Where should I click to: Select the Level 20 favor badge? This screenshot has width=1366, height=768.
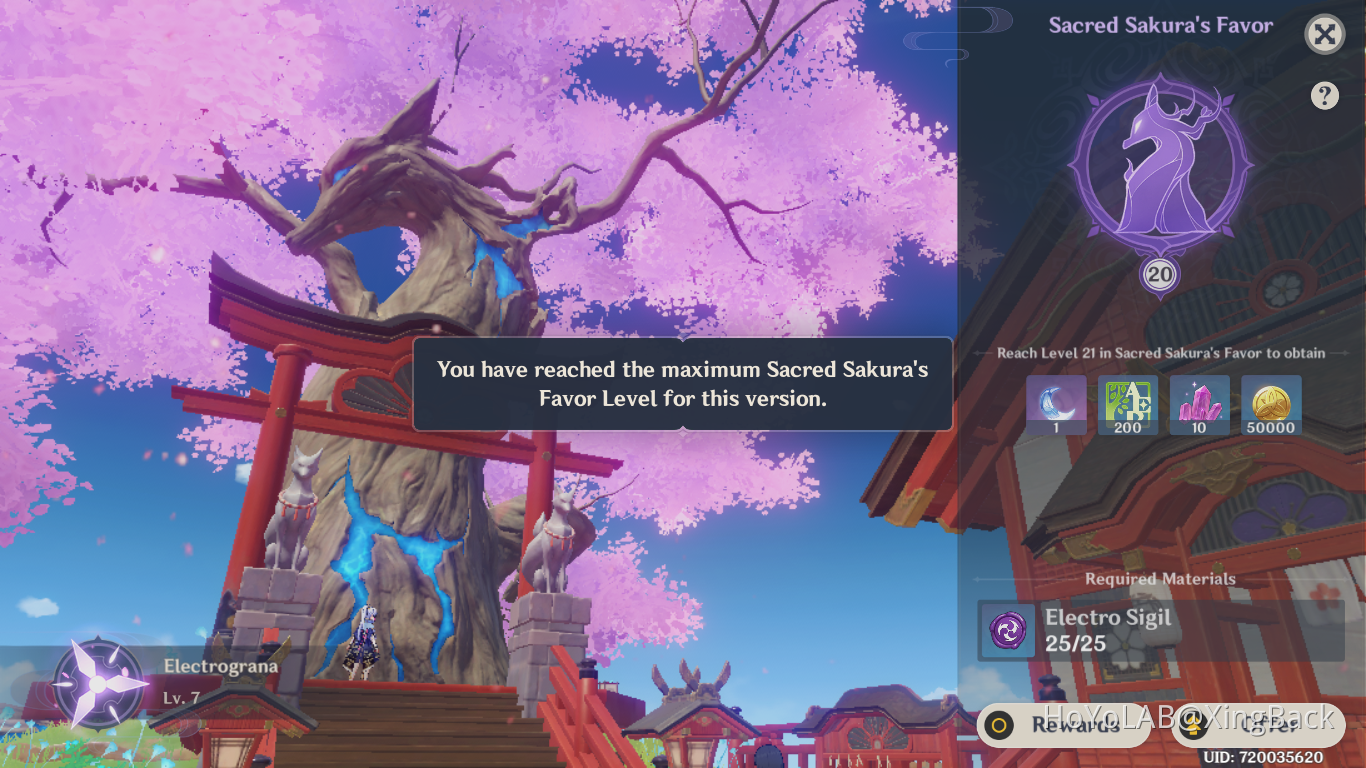coord(1157,274)
